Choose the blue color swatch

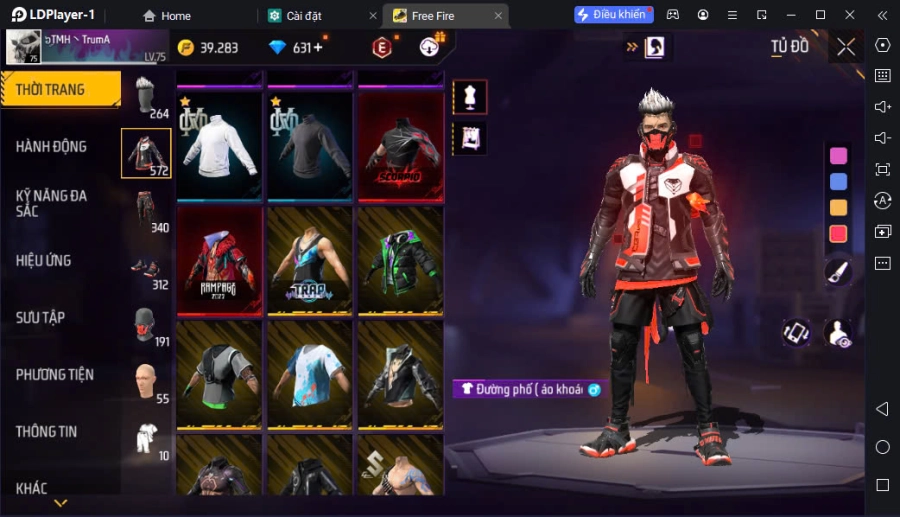pos(838,182)
